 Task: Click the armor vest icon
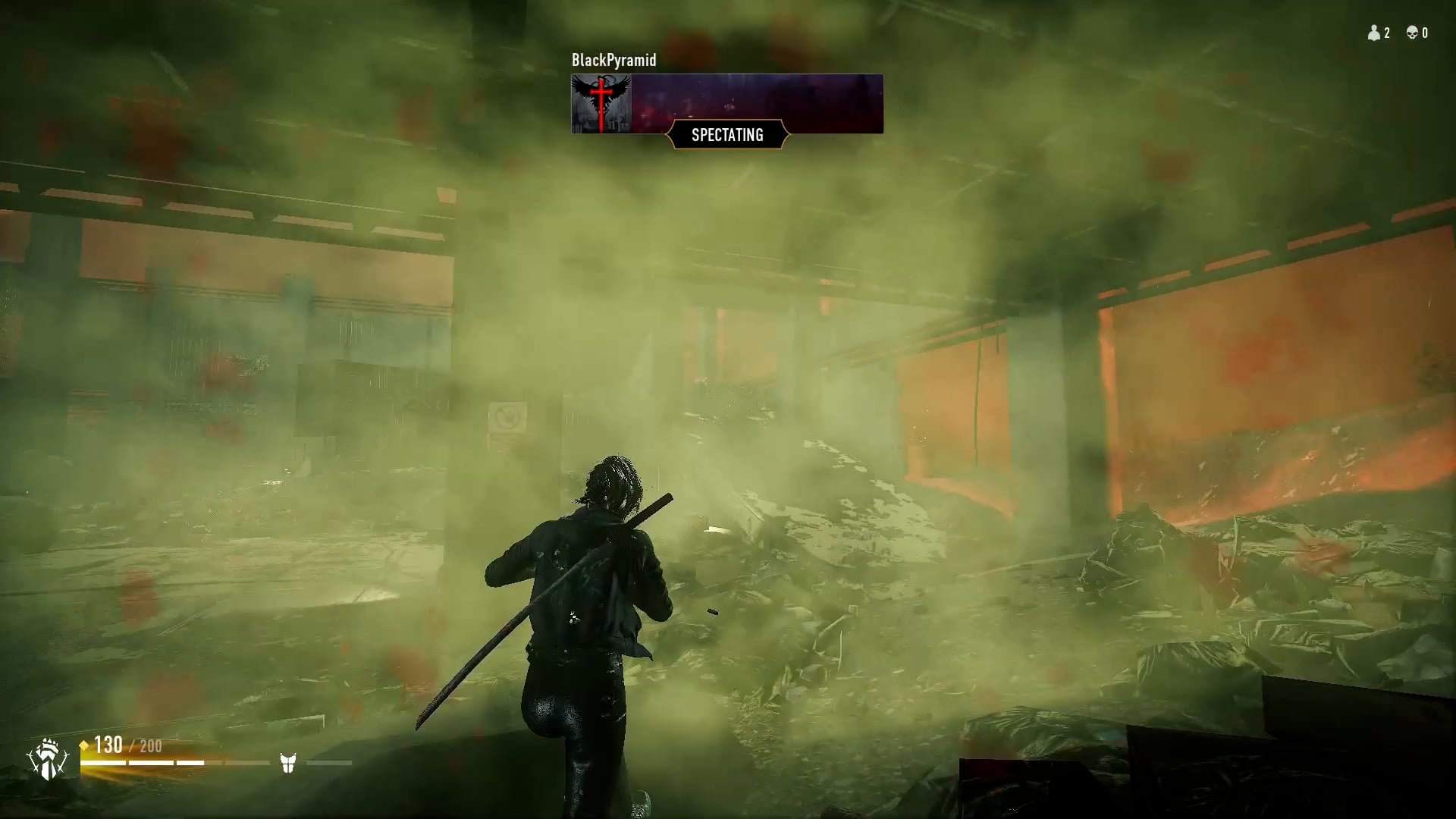click(287, 763)
